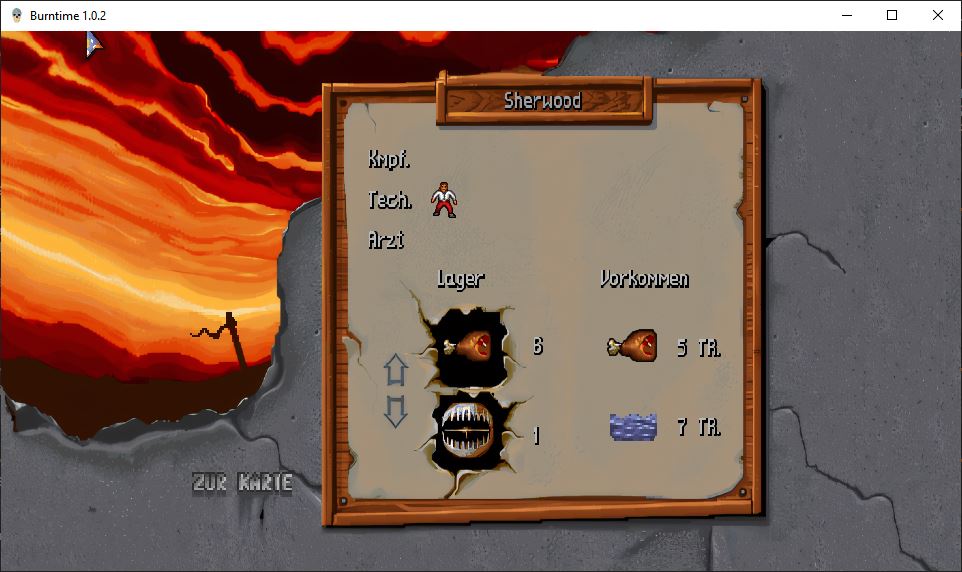Select the technician character next to Tech.

(x=444, y=200)
